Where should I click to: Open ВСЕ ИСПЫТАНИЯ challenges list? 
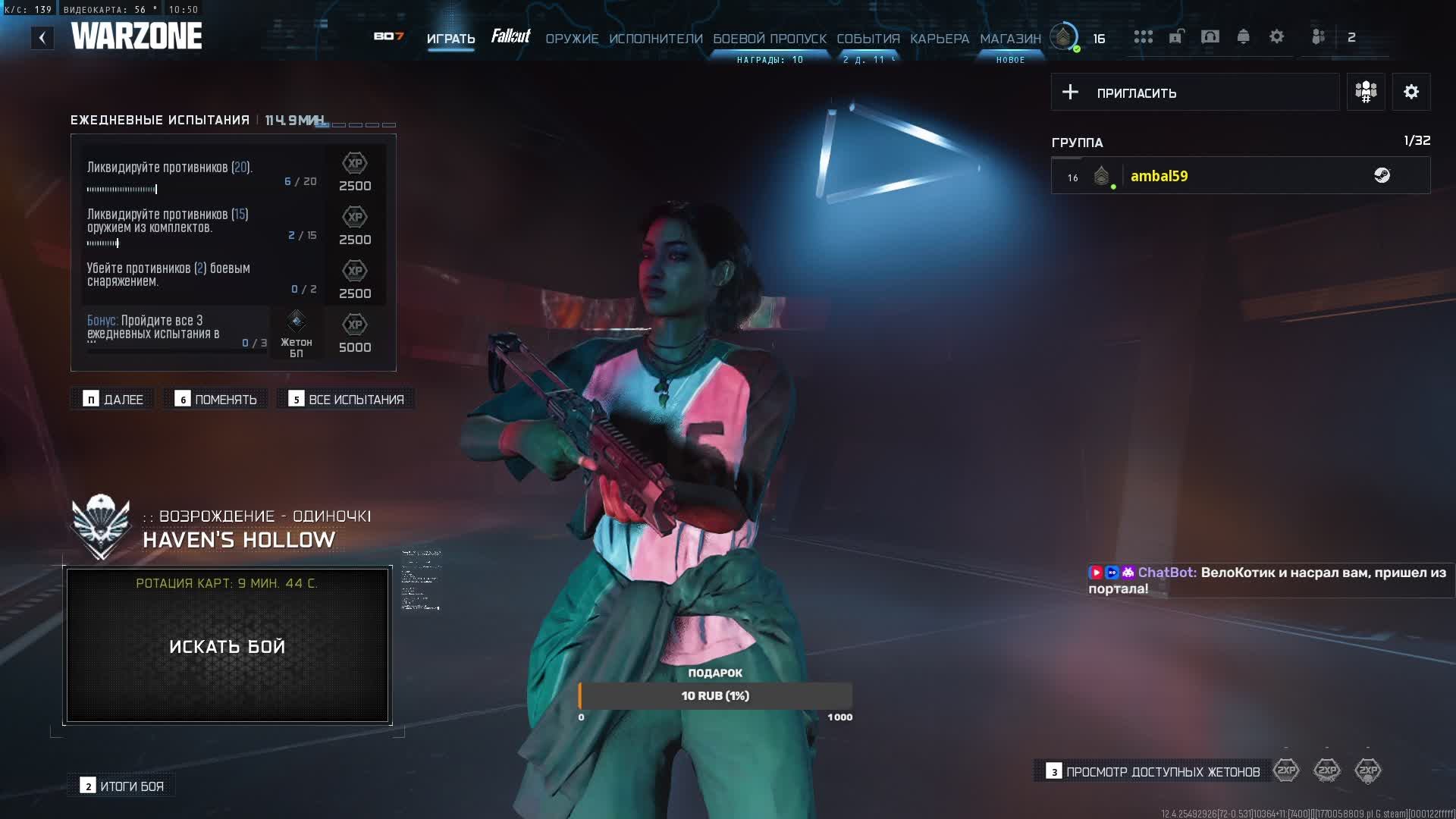coord(347,400)
